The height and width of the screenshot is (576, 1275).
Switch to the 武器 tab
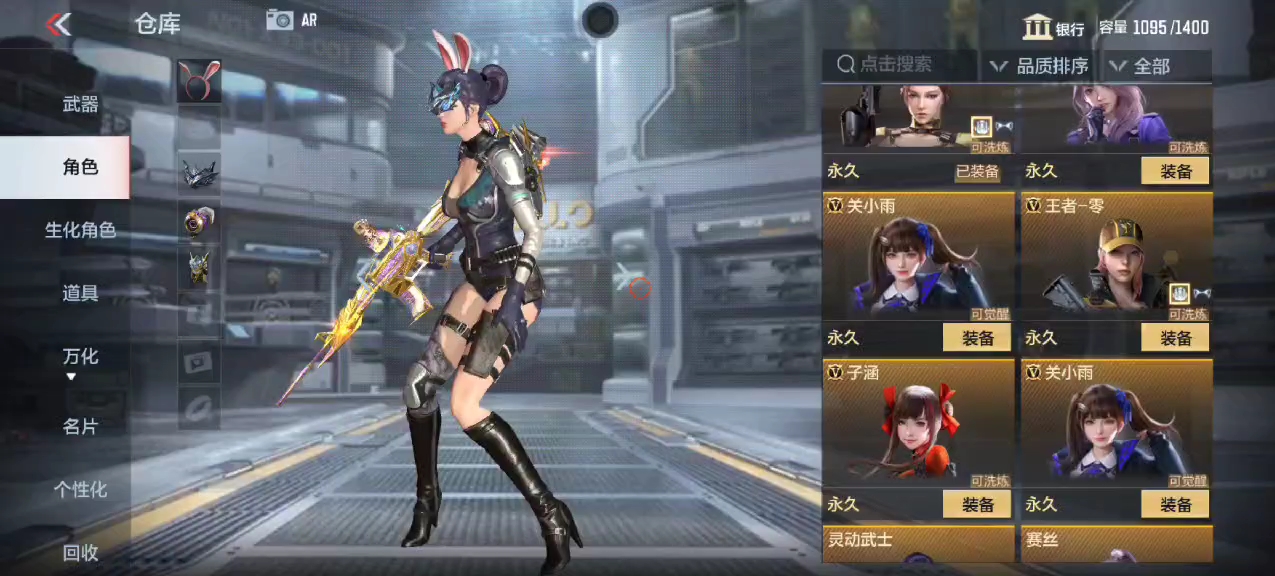tap(80, 104)
